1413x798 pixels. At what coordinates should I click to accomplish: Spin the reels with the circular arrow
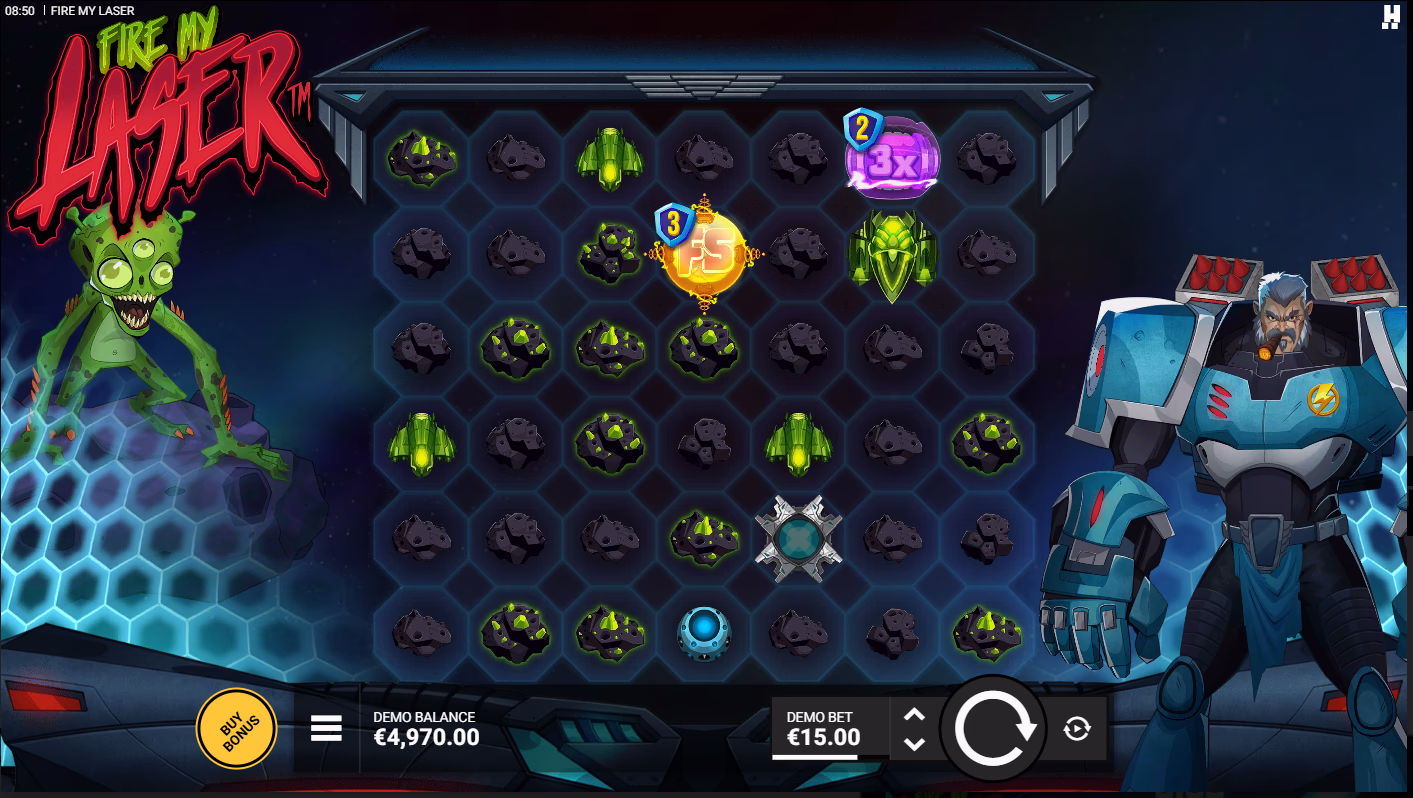[994, 728]
